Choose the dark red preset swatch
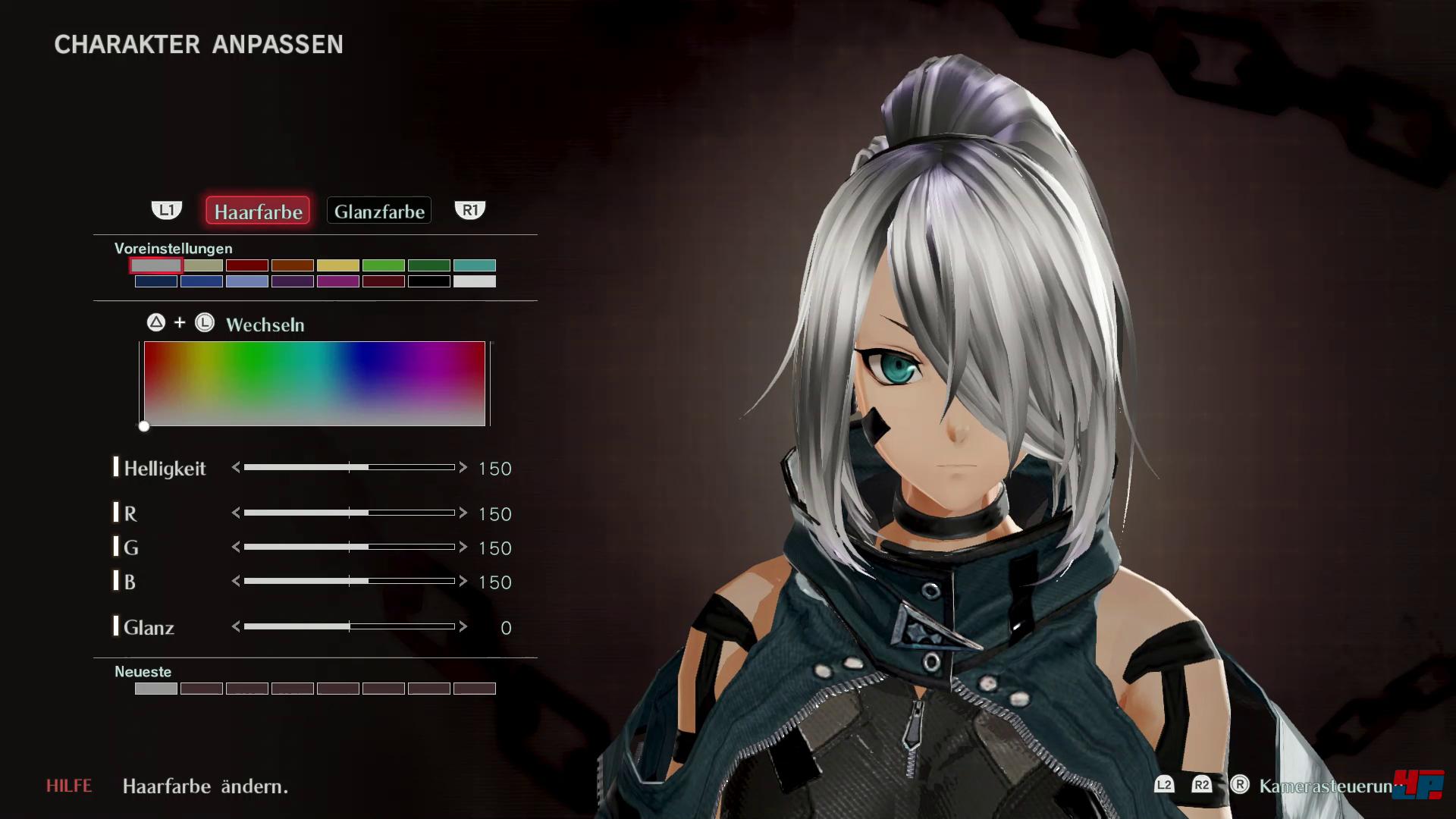1456x819 pixels. point(247,265)
